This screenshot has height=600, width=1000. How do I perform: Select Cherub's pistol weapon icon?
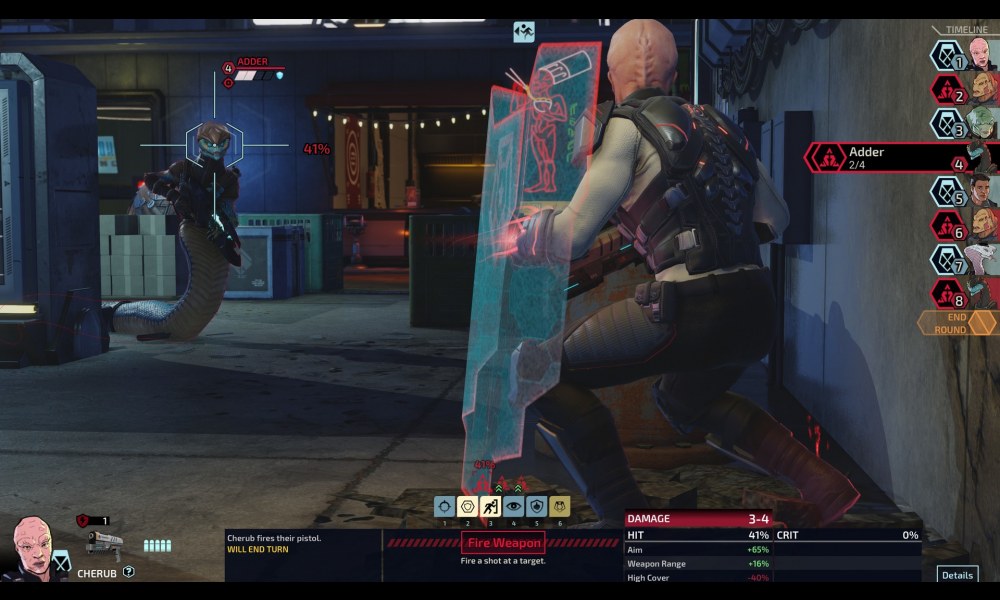pyautogui.click(x=104, y=543)
